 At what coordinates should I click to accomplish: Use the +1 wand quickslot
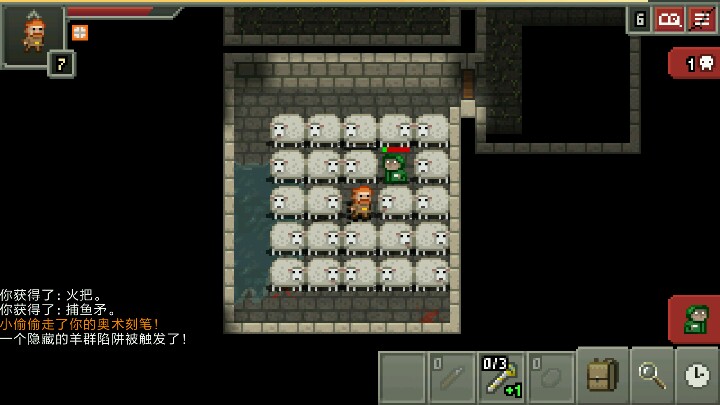pyautogui.click(x=502, y=377)
